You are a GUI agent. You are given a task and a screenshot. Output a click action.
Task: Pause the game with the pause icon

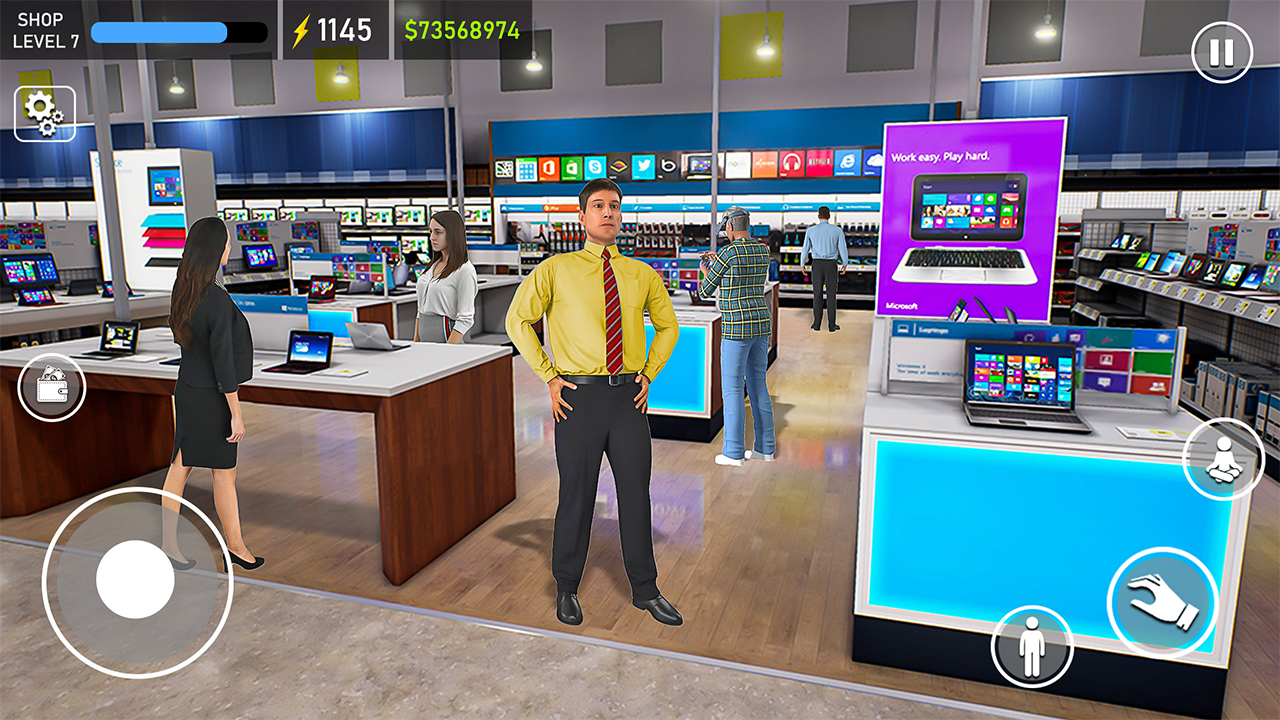point(1222,49)
